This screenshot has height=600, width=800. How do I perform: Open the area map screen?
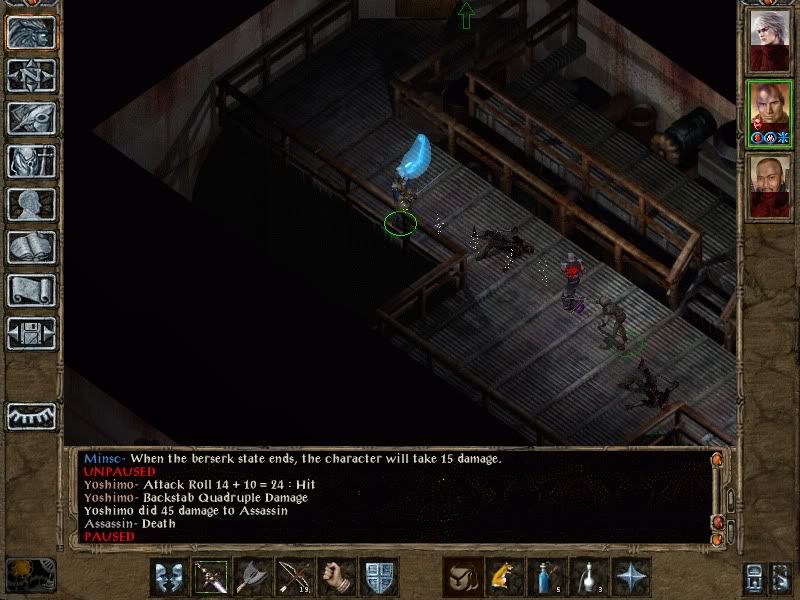(31, 75)
